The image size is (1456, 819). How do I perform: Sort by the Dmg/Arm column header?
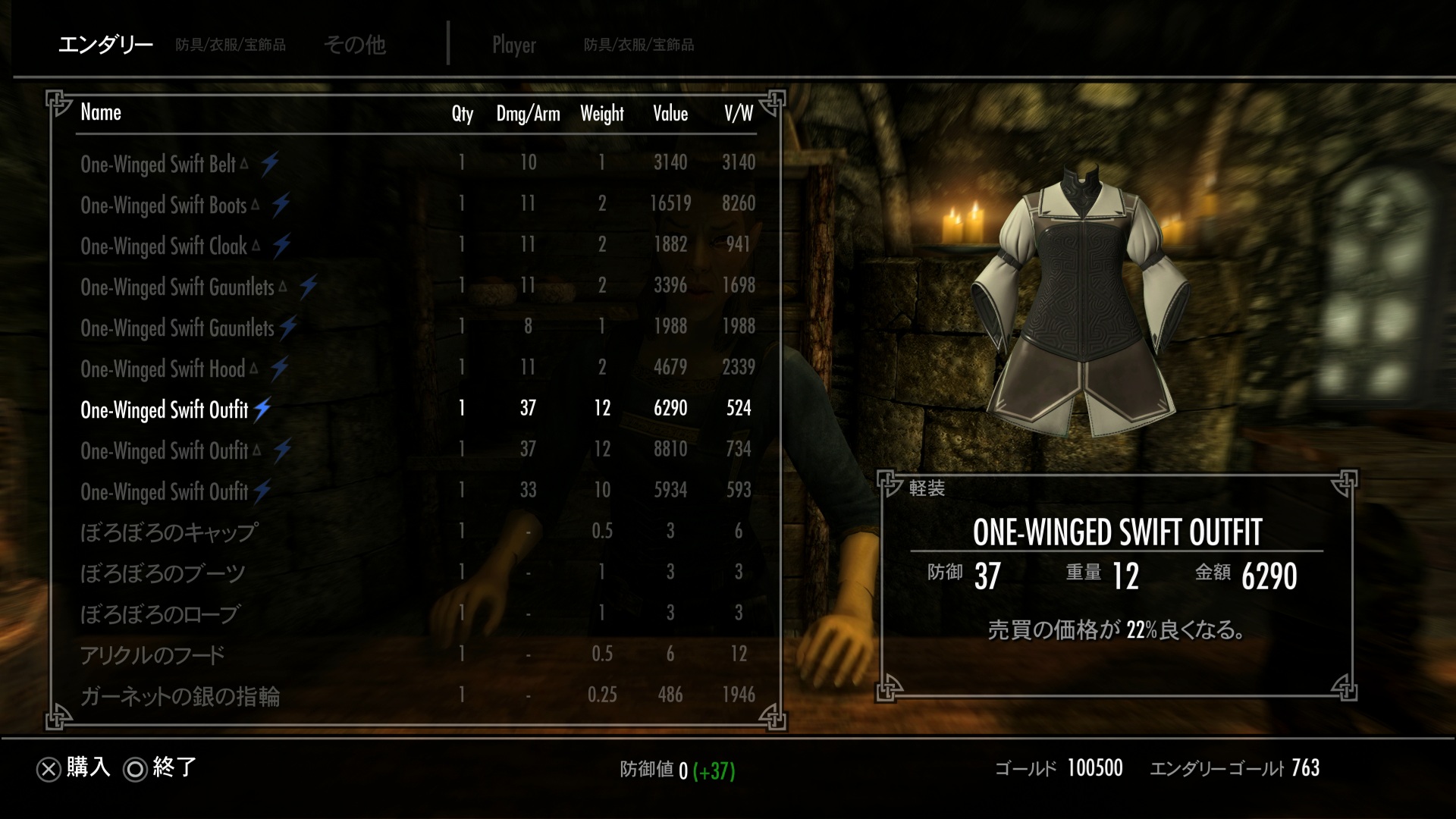tap(528, 114)
